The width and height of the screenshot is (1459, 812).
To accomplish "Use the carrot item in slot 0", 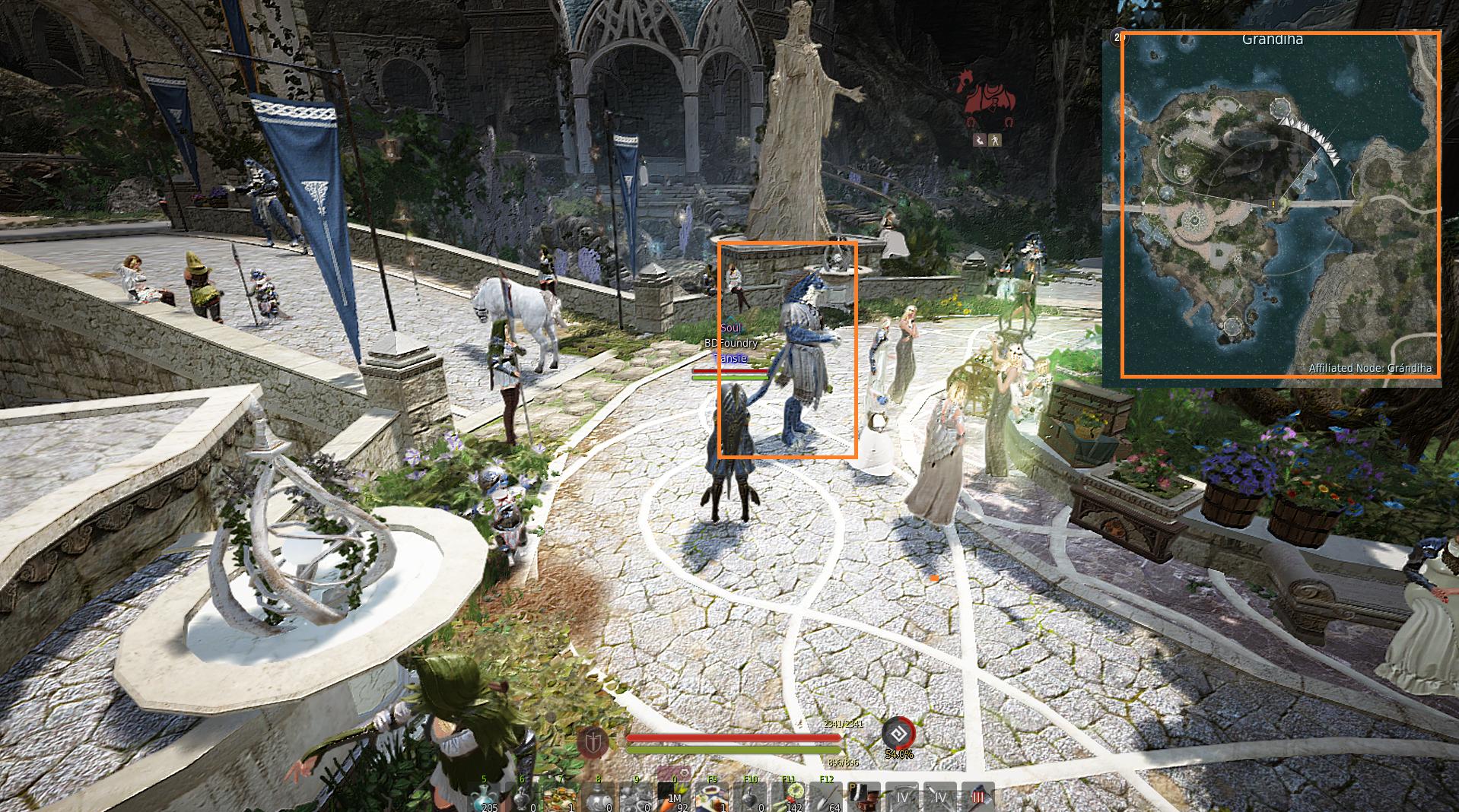I will coord(674,798).
